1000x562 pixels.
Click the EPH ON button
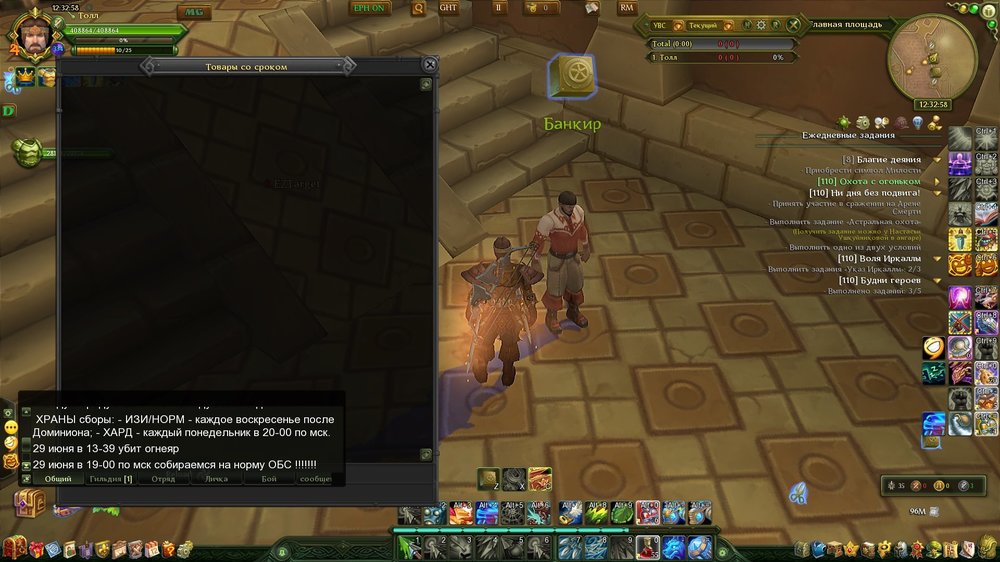[368, 8]
